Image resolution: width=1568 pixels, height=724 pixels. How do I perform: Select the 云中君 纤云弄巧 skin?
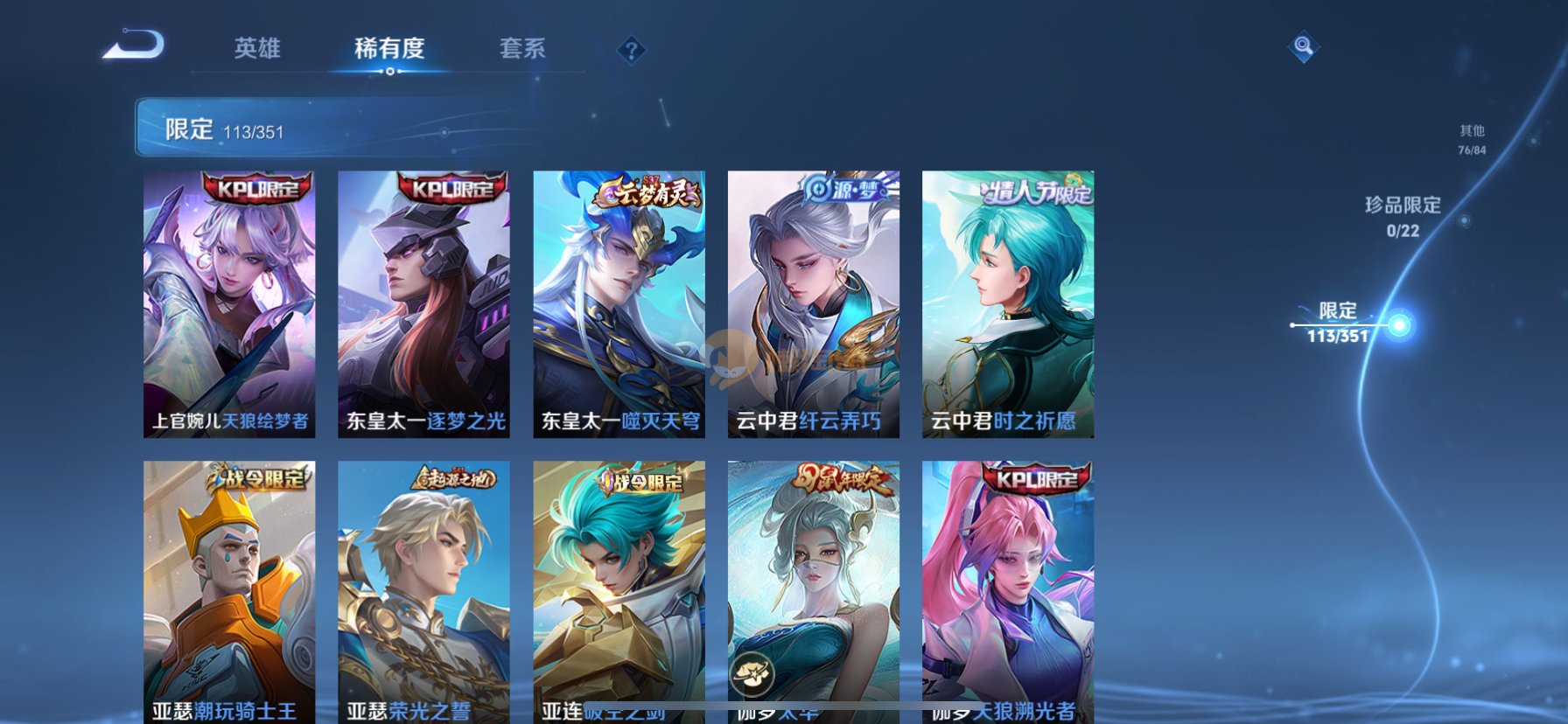(813, 303)
